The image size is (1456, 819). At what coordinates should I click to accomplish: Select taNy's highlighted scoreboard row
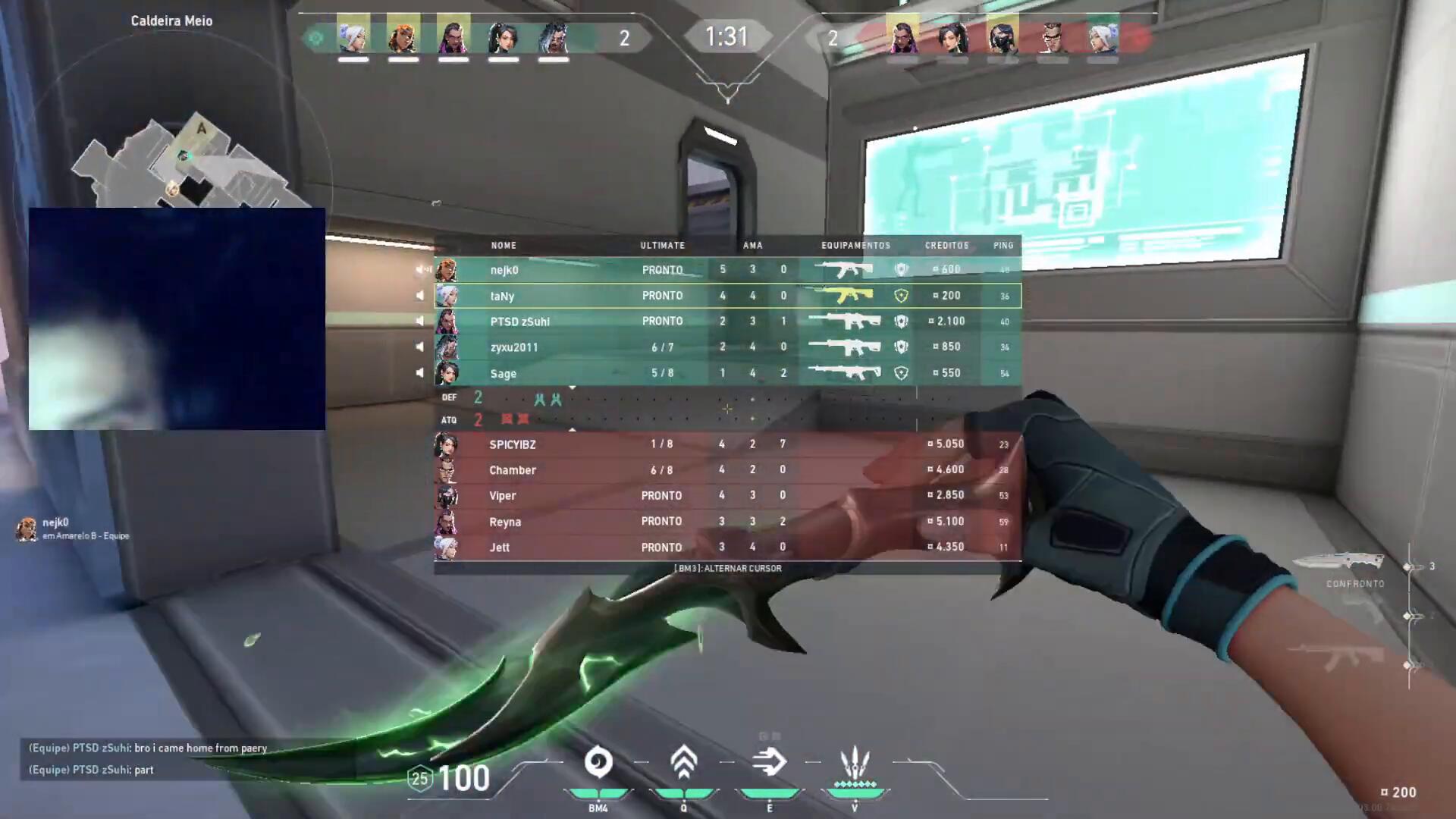(726, 296)
